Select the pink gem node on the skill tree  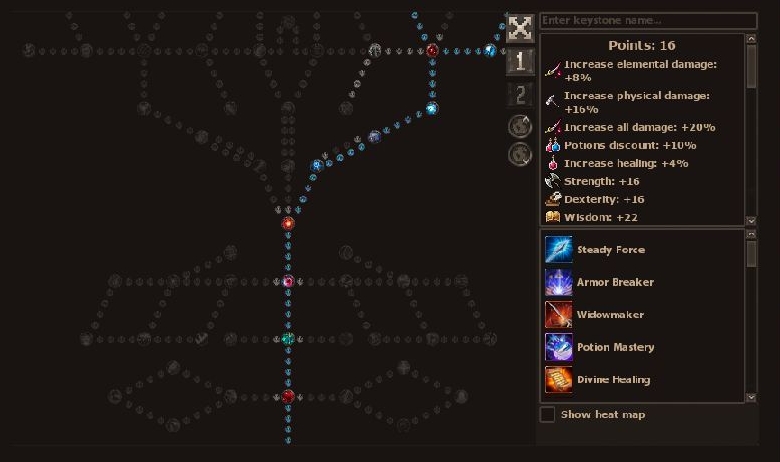[288, 282]
